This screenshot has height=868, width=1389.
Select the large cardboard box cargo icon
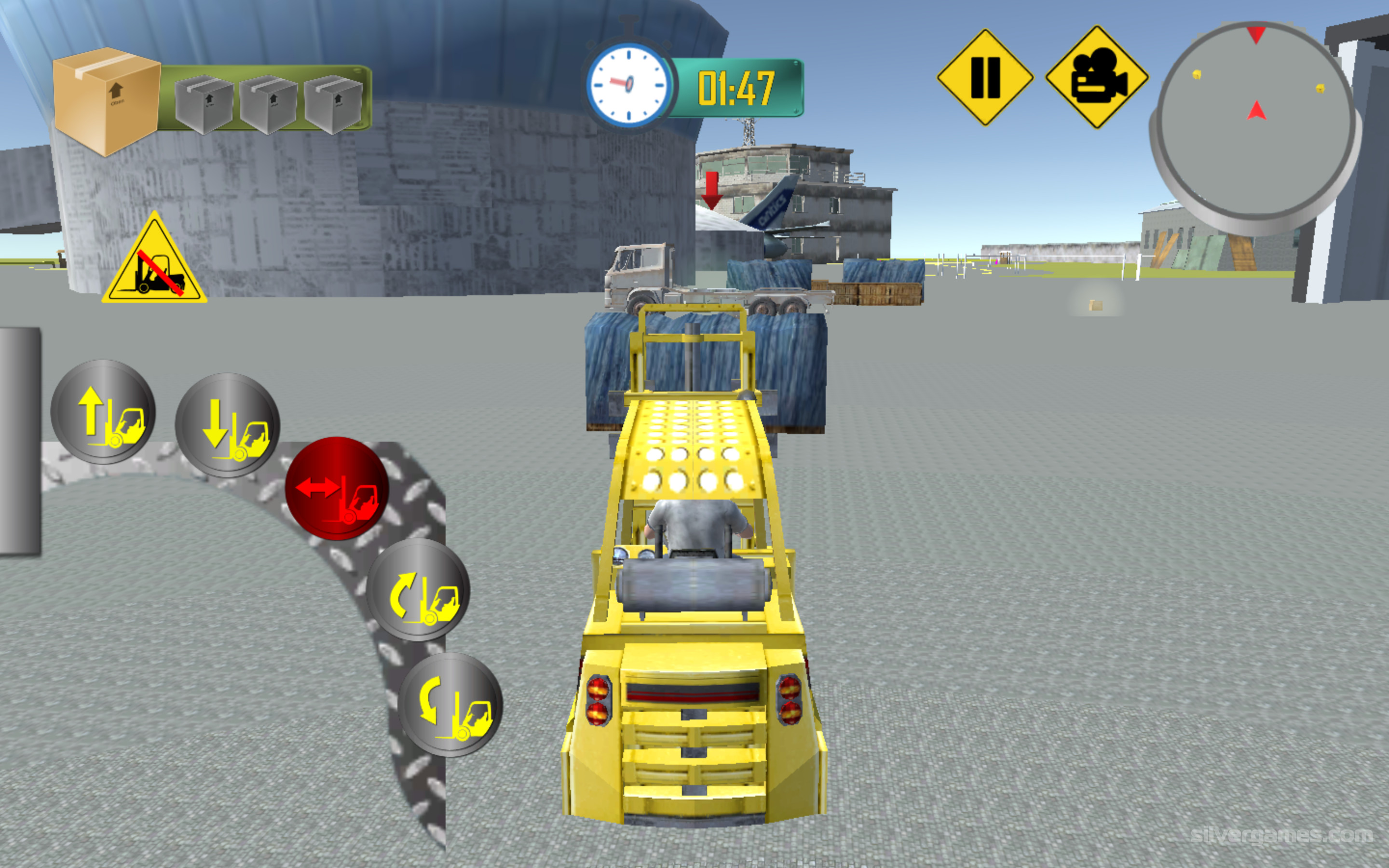point(107,100)
